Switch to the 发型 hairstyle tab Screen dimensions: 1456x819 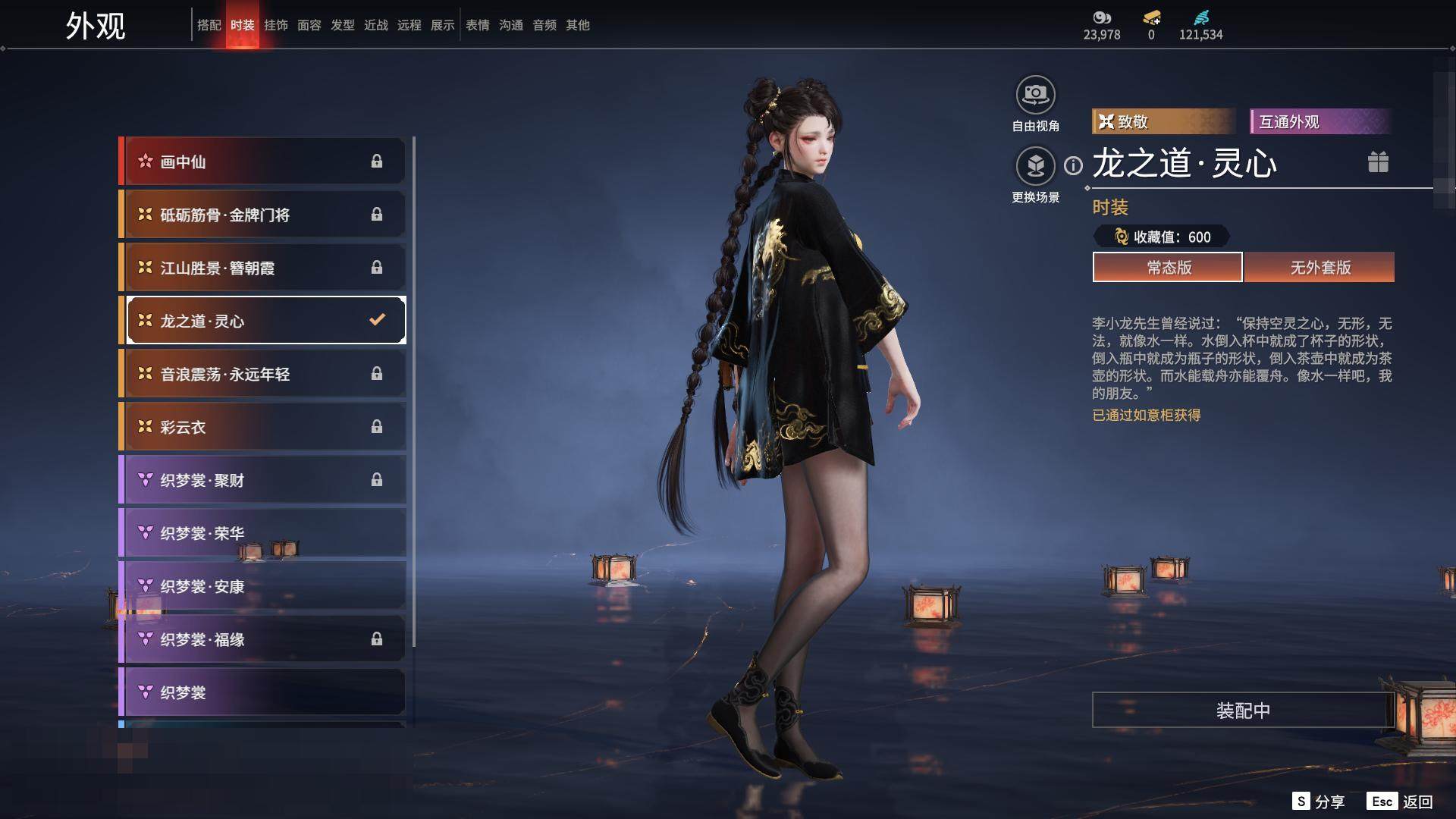click(x=342, y=25)
